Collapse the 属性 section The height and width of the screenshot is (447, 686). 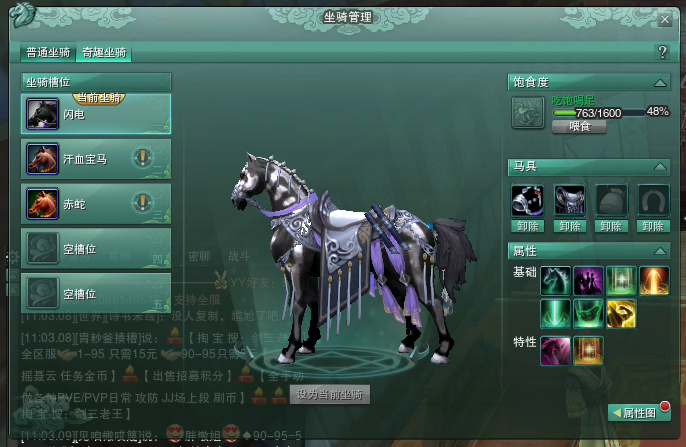pos(659,250)
